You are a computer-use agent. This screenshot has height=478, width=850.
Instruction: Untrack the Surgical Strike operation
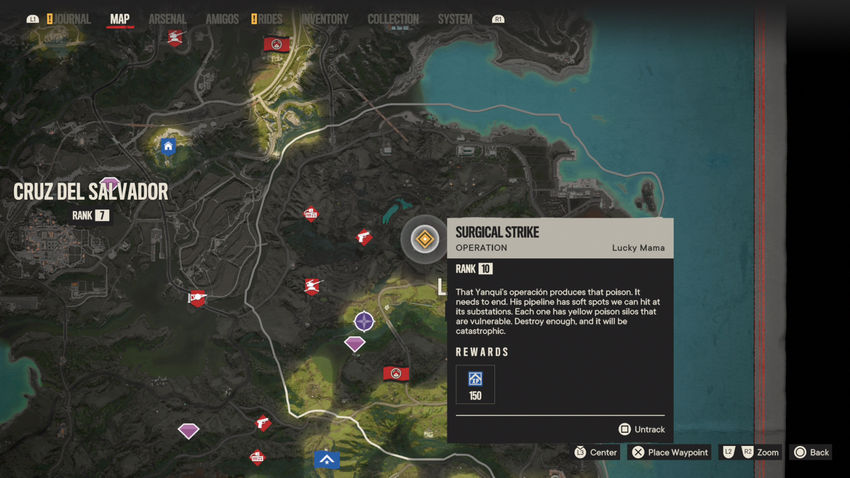pyautogui.click(x=641, y=429)
